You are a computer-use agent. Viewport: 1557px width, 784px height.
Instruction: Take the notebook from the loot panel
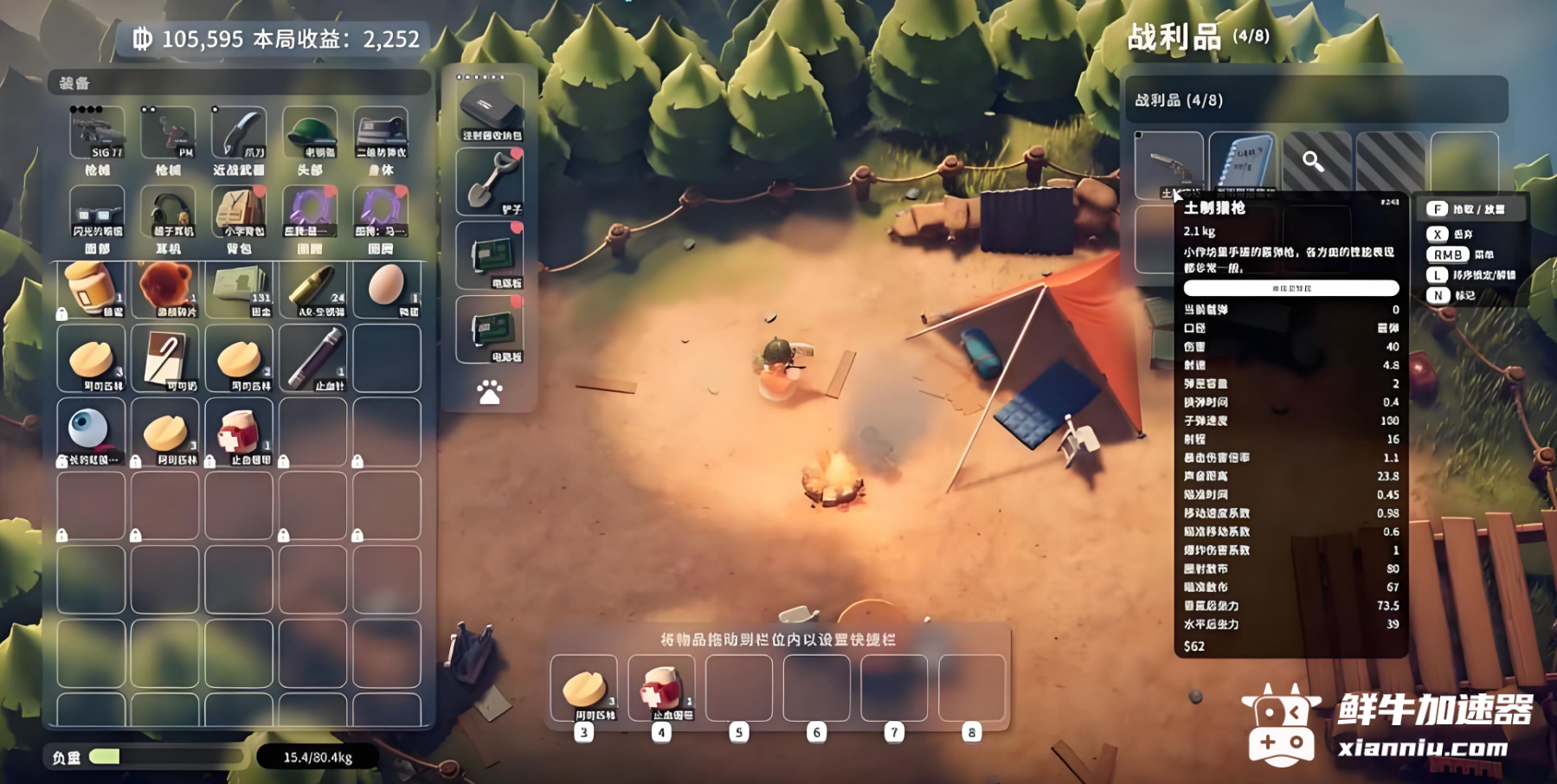click(1242, 164)
